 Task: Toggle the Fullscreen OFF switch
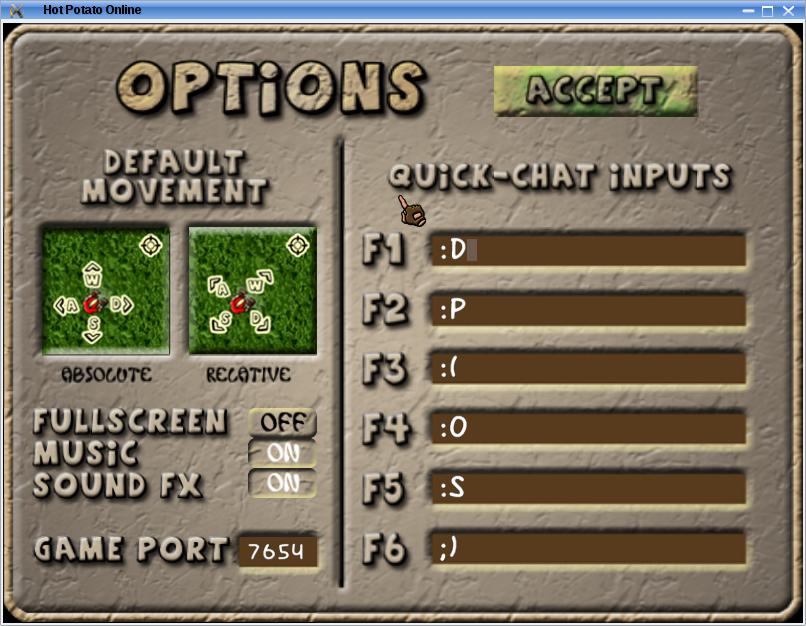282,422
